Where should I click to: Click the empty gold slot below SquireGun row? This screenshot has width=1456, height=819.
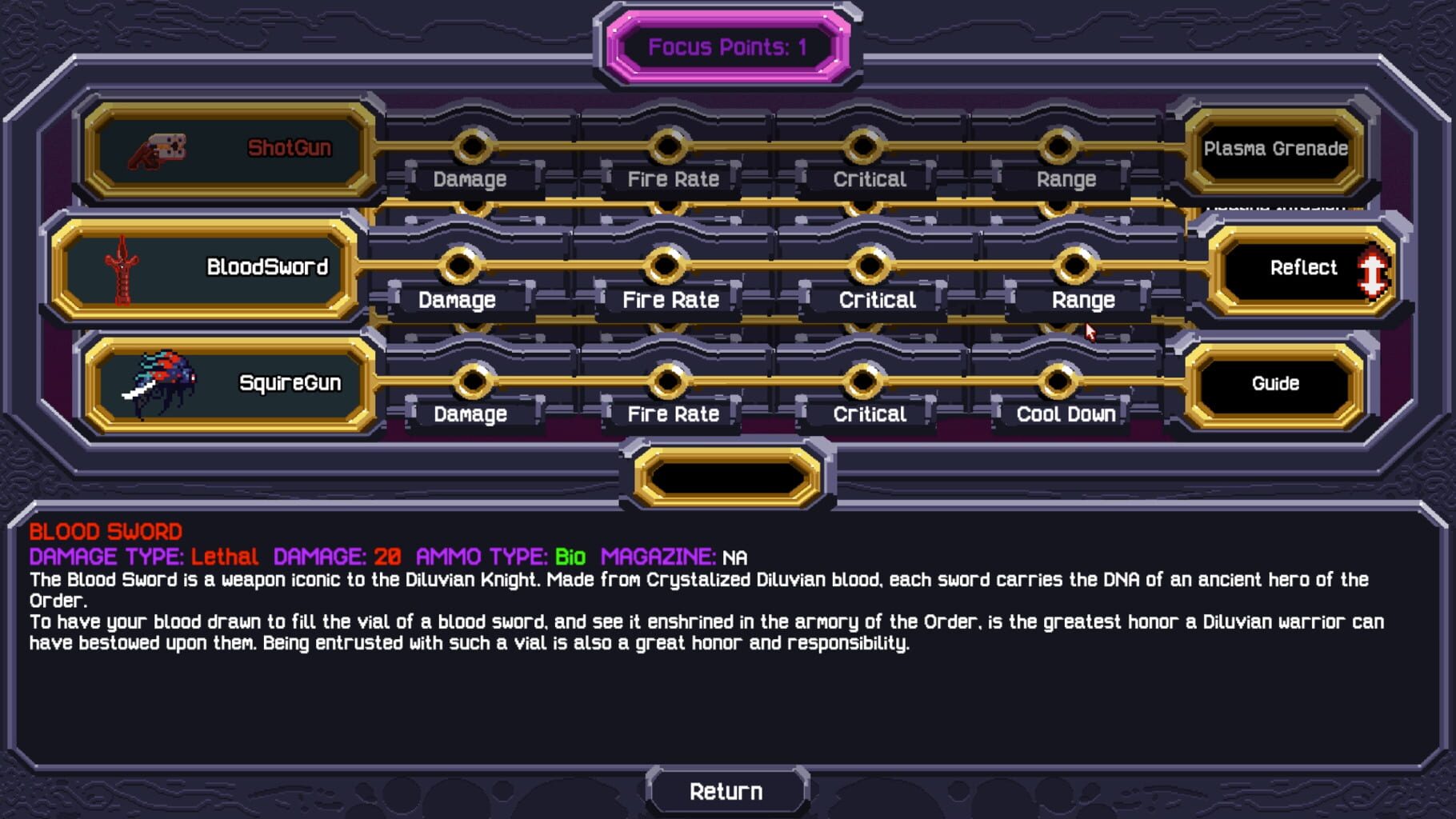pos(726,477)
